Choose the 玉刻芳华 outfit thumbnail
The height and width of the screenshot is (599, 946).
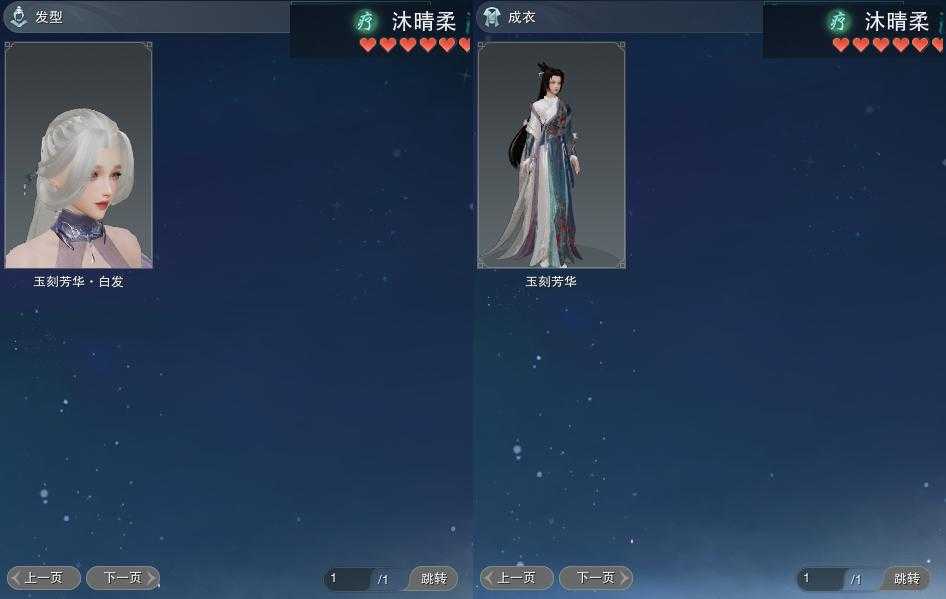click(551, 155)
